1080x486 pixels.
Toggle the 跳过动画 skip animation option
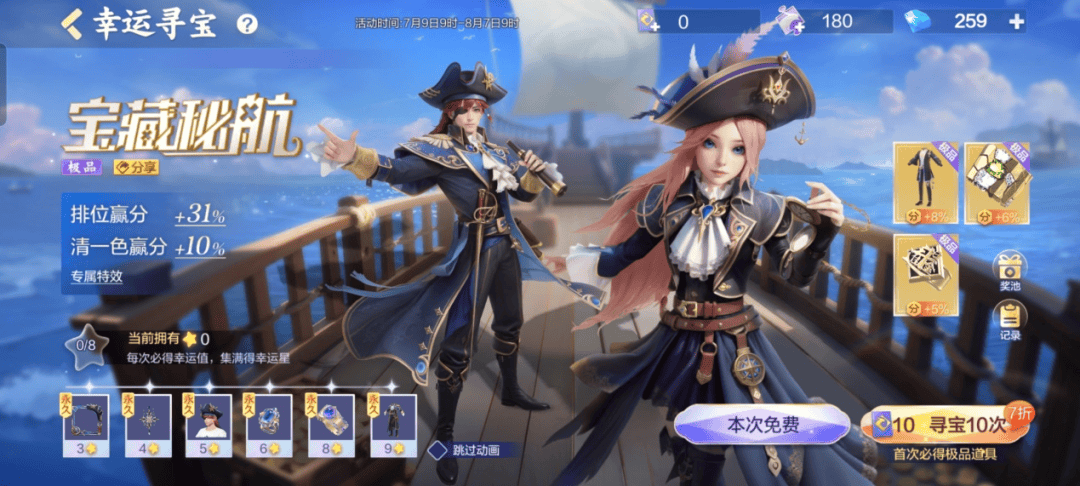click(x=438, y=450)
